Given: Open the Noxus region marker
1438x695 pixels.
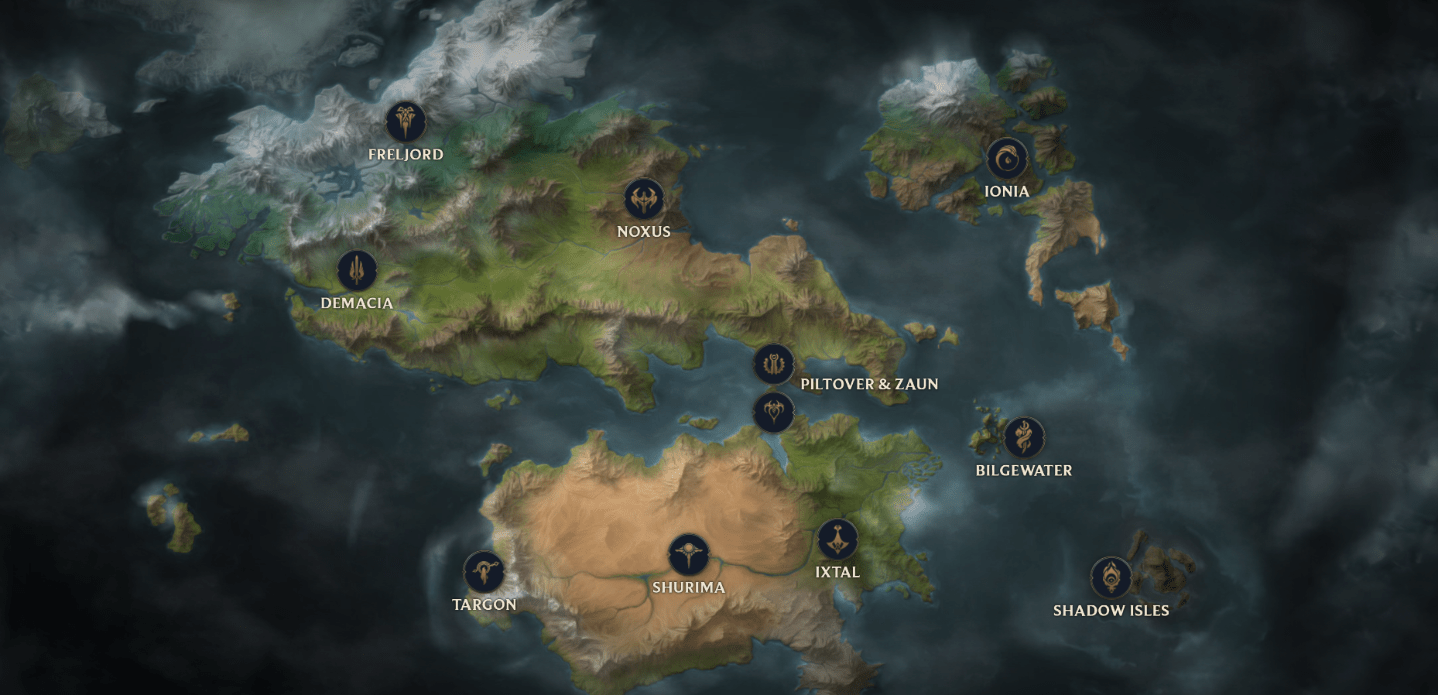Looking at the screenshot, I should pyautogui.click(x=644, y=199).
